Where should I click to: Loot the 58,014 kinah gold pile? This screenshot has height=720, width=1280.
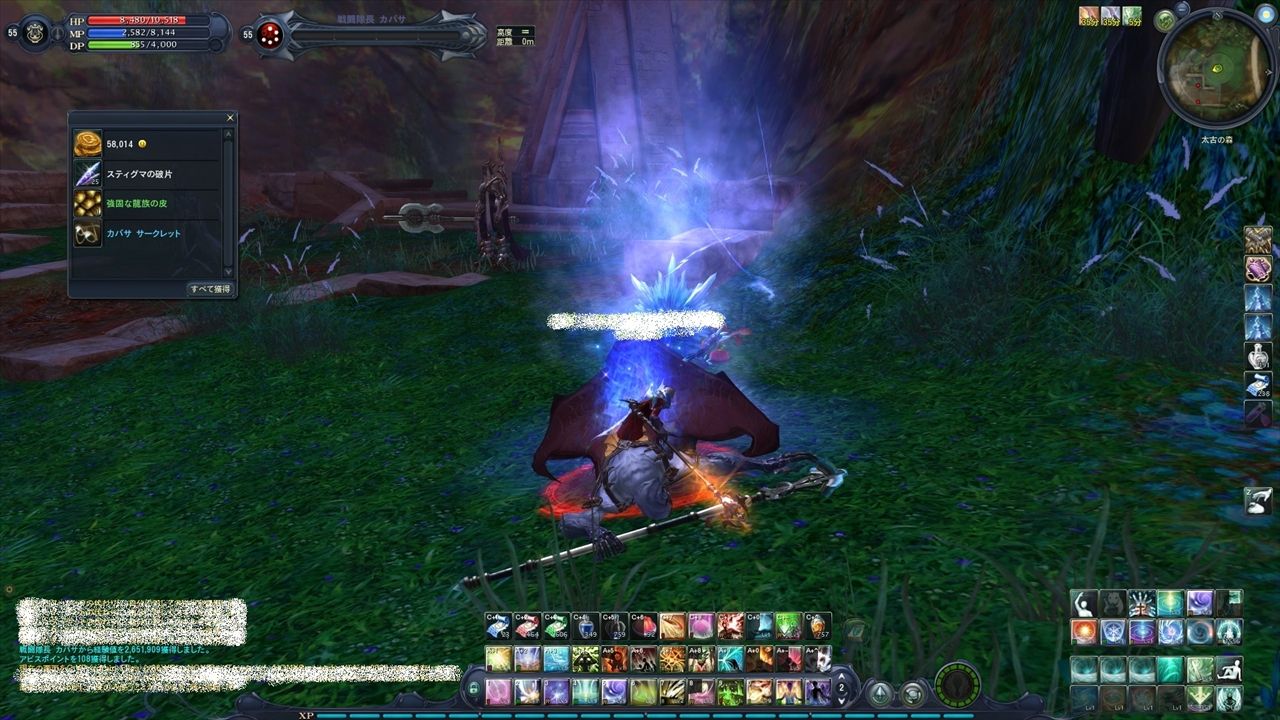pyautogui.click(x=88, y=144)
